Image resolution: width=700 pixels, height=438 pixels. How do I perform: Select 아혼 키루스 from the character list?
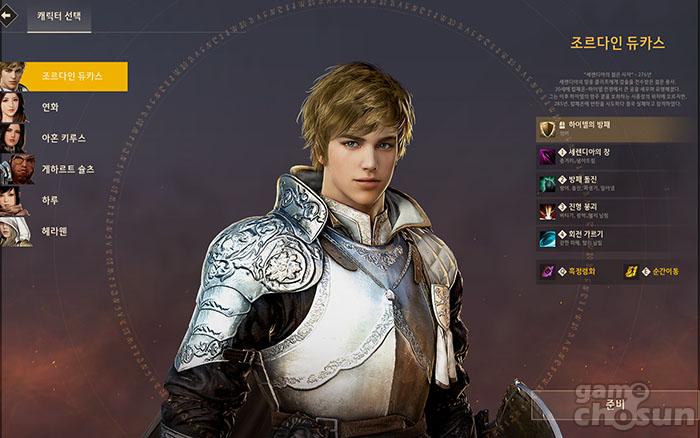coord(60,138)
